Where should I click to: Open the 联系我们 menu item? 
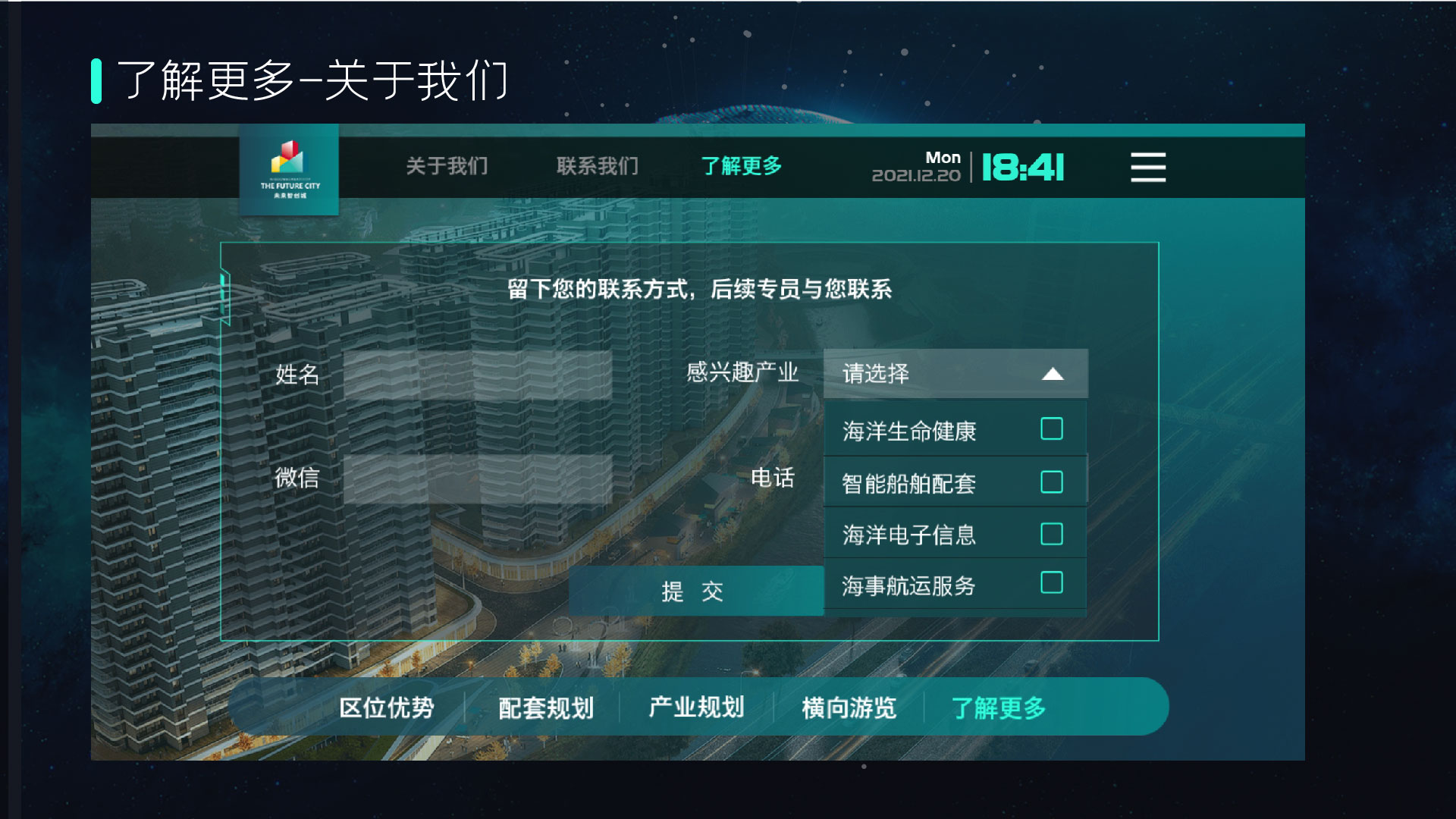point(598,165)
